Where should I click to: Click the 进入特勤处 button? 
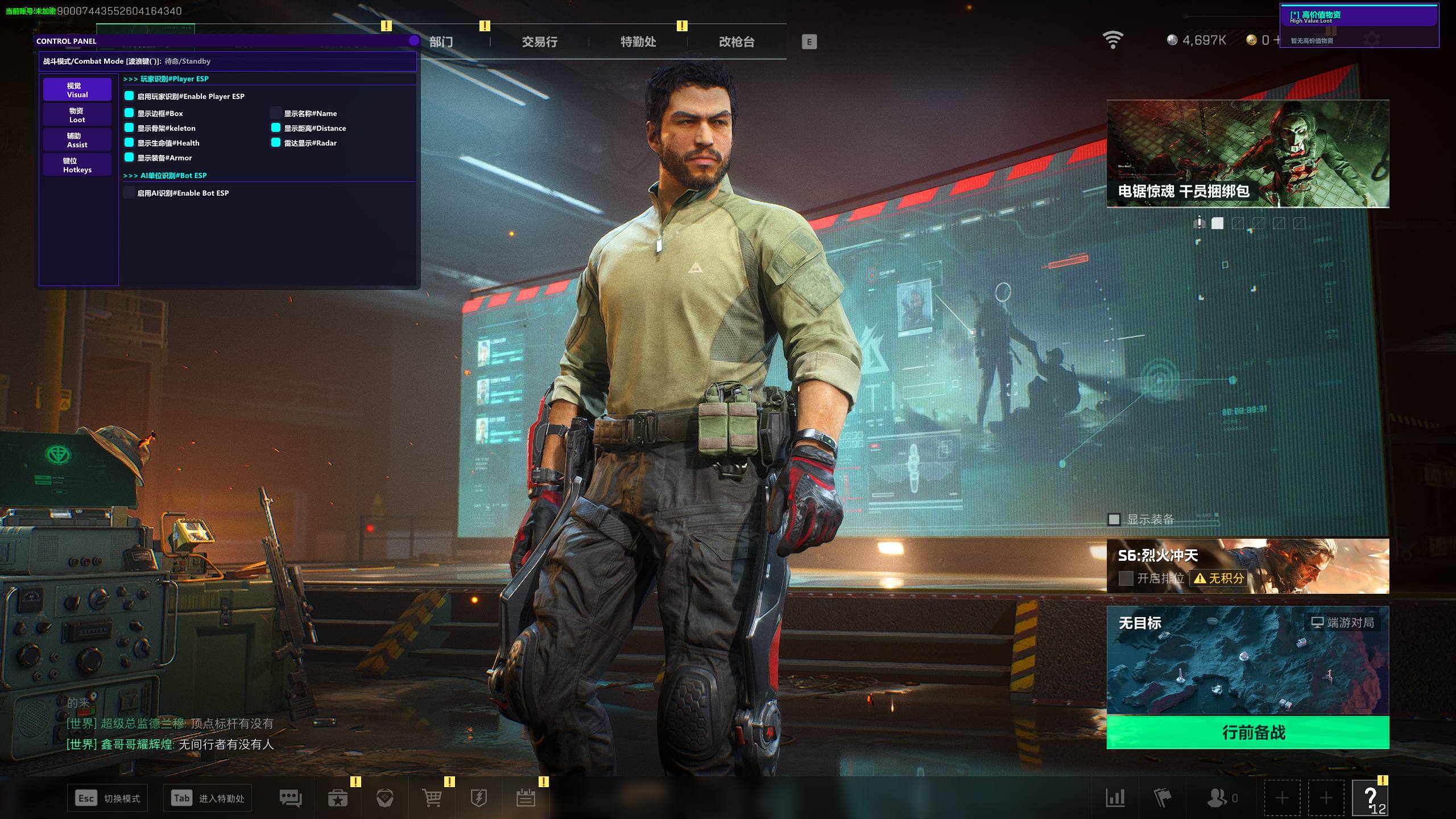pos(208,799)
